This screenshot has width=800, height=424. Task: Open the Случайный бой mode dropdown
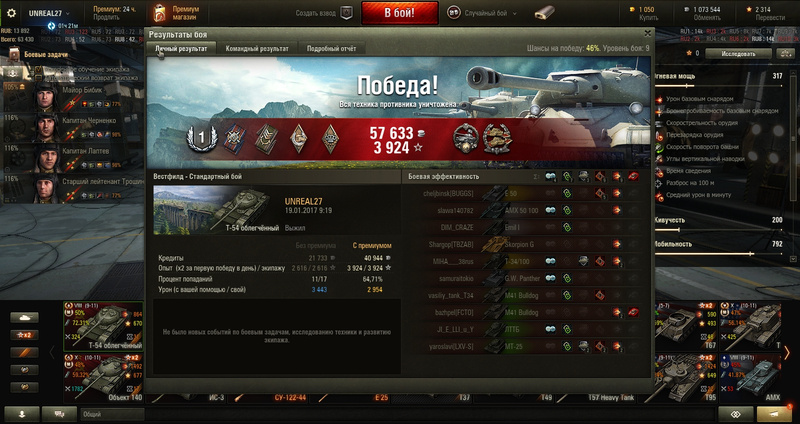[490, 13]
